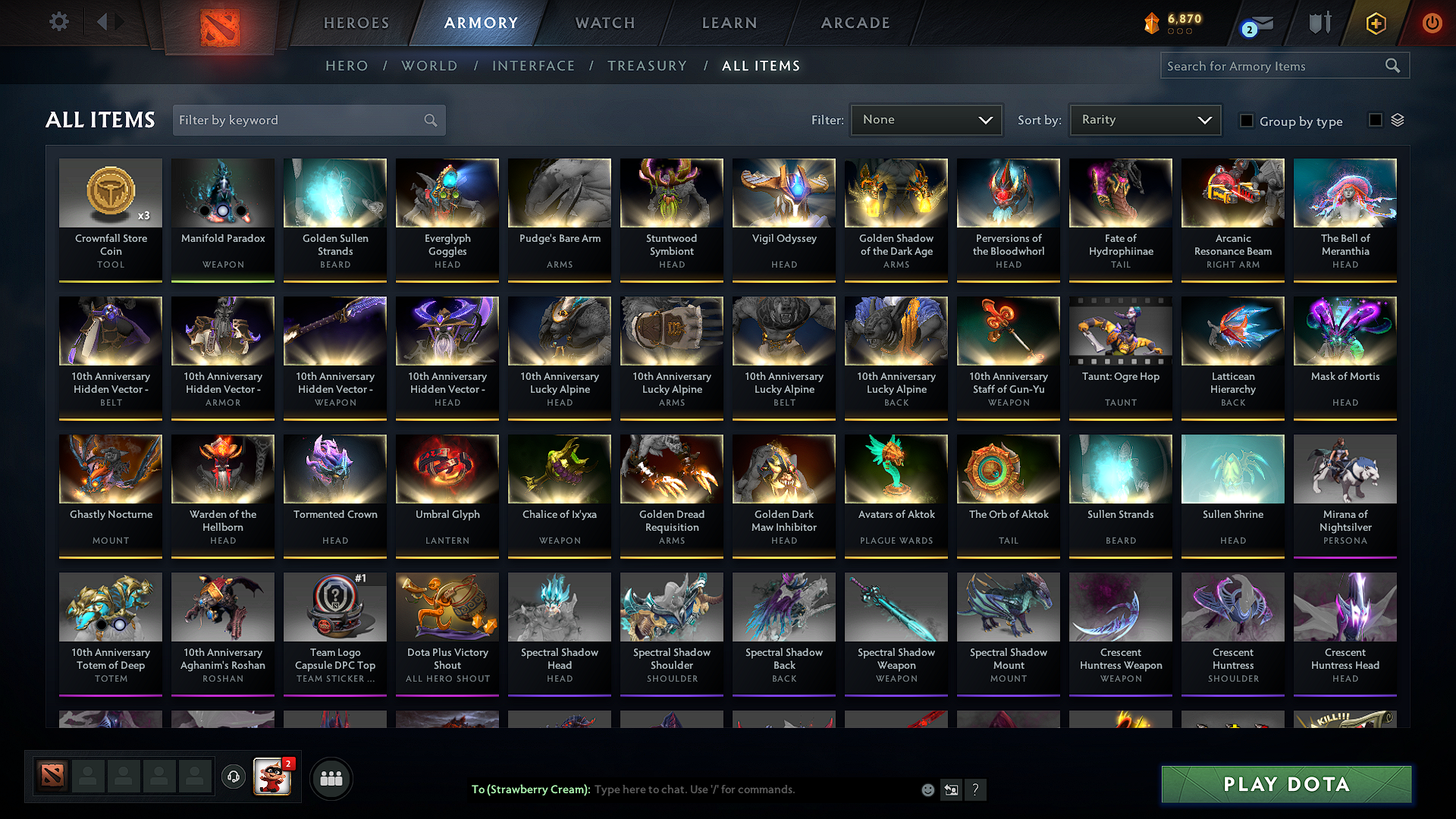The height and width of the screenshot is (819, 1456).
Task: Click the PLAY DOTA button
Action: [1285, 785]
